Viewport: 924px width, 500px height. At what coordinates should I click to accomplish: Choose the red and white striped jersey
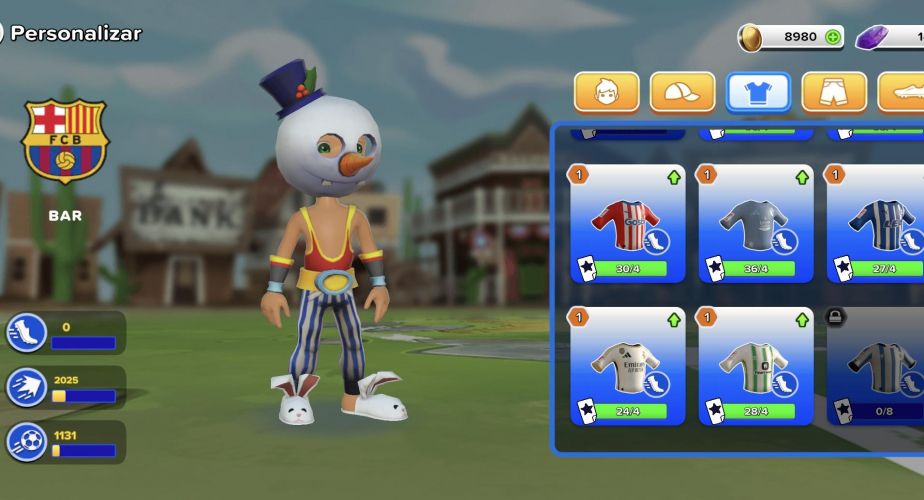(x=628, y=223)
